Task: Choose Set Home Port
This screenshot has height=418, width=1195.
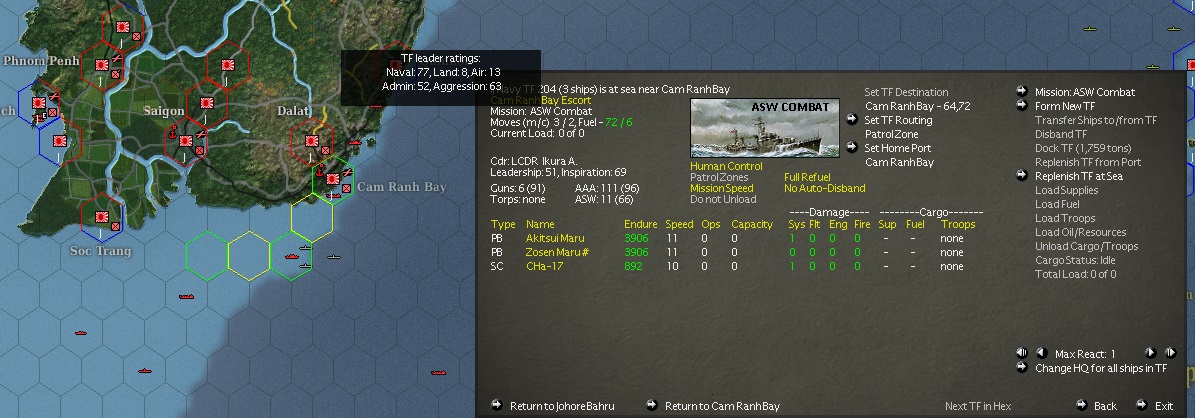Action: (x=897, y=148)
